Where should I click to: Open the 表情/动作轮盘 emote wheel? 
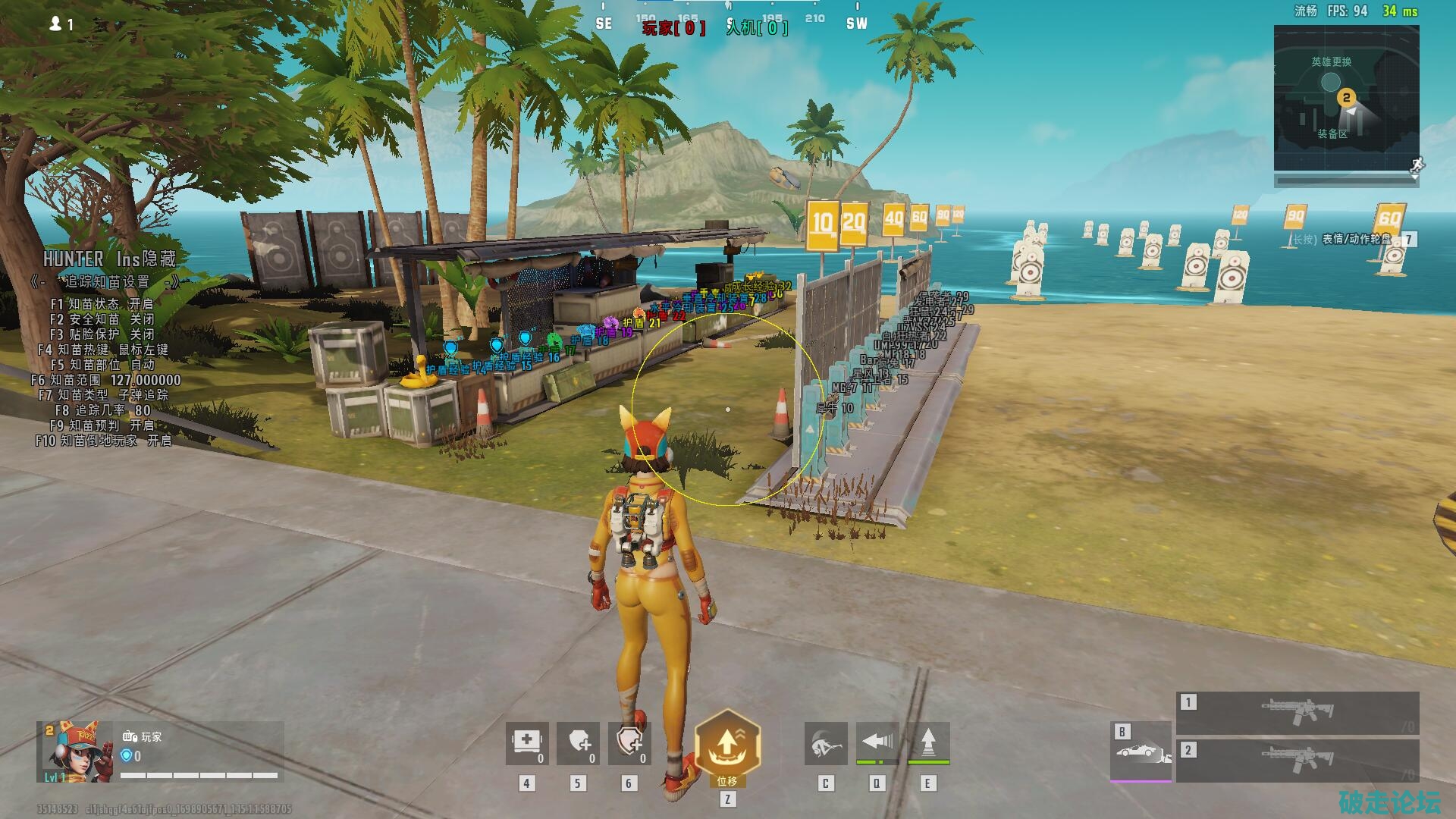1357,240
